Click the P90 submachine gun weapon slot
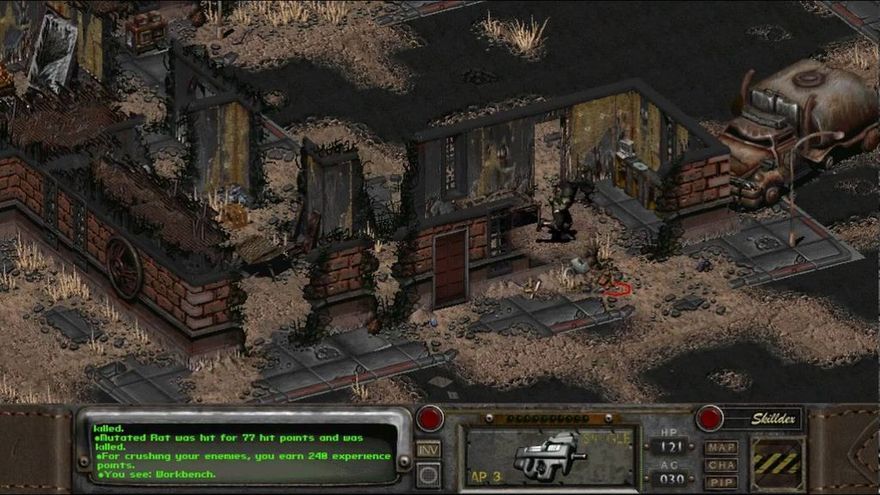Screen dimensions: 880x495 click(x=549, y=457)
